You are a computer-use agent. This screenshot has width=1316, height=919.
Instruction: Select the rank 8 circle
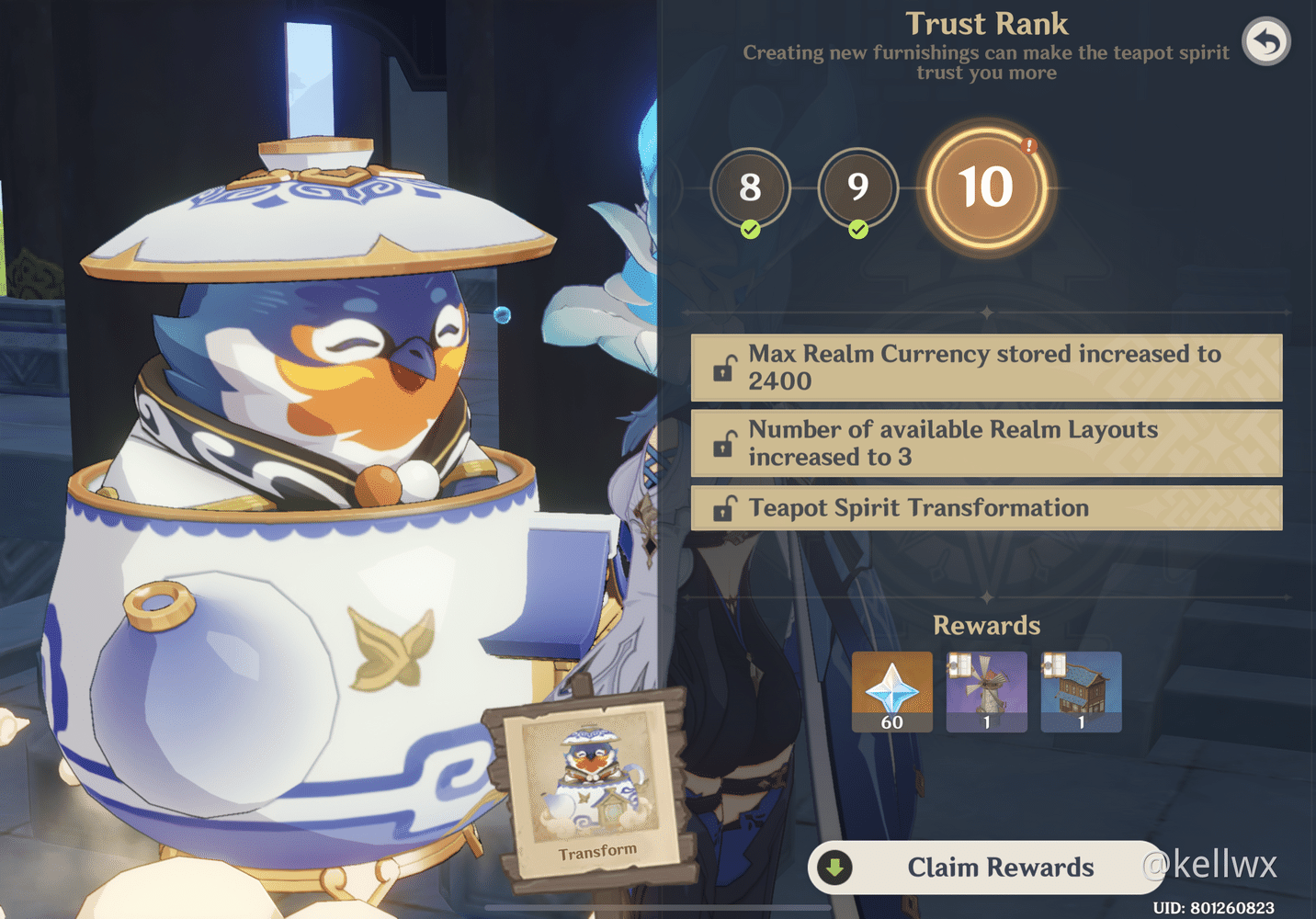click(x=749, y=187)
